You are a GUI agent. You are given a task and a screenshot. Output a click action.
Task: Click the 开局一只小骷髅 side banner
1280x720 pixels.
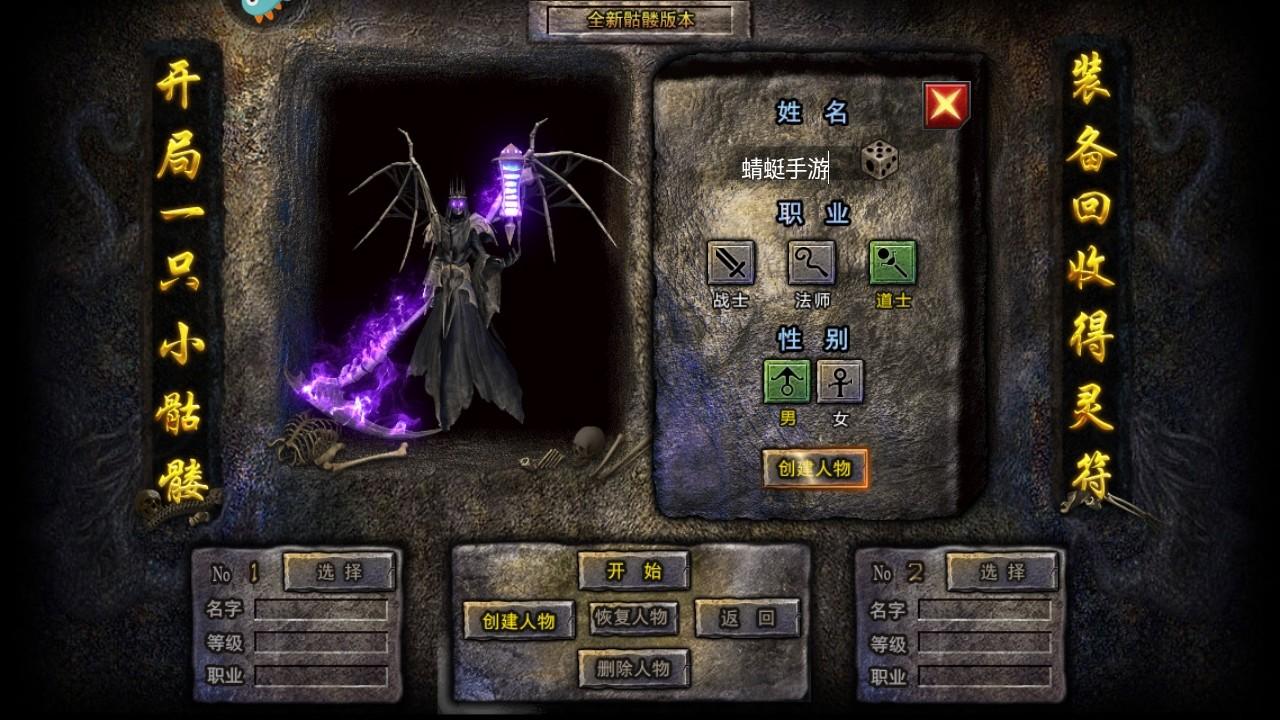click(x=185, y=270)
